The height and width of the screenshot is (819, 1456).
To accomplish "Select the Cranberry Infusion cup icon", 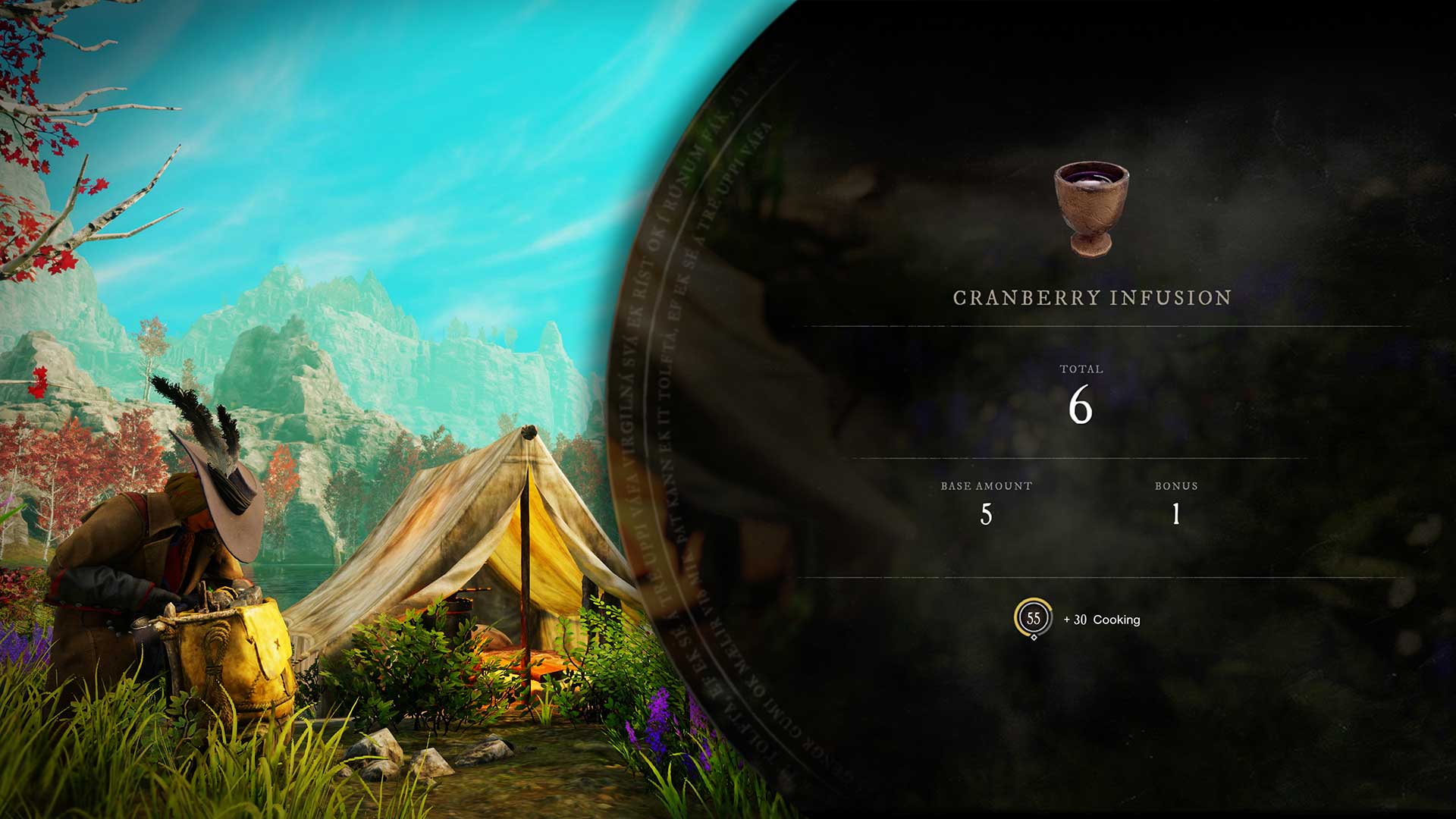I will (1091, 208).
